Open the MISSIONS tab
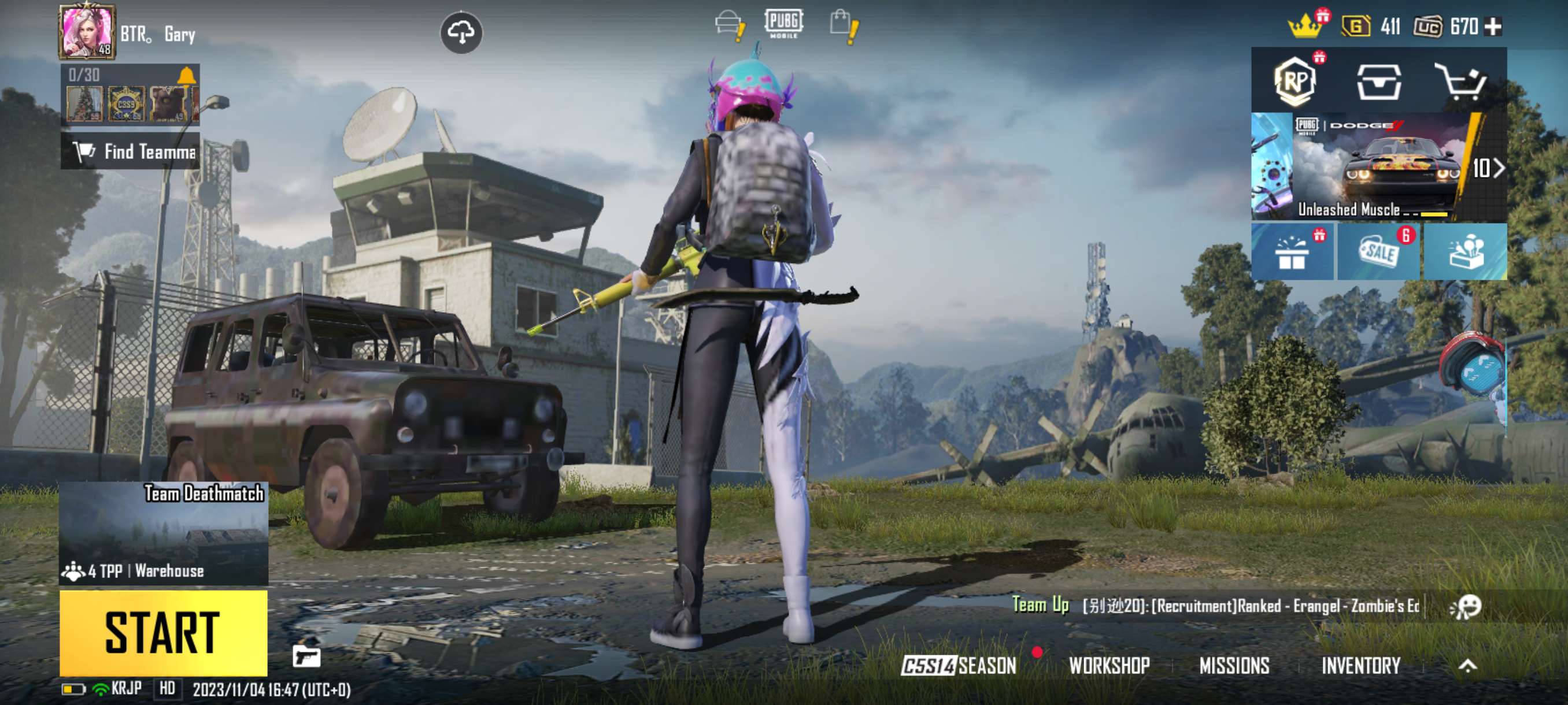The image size is (1568, 705). [1236, 665]
